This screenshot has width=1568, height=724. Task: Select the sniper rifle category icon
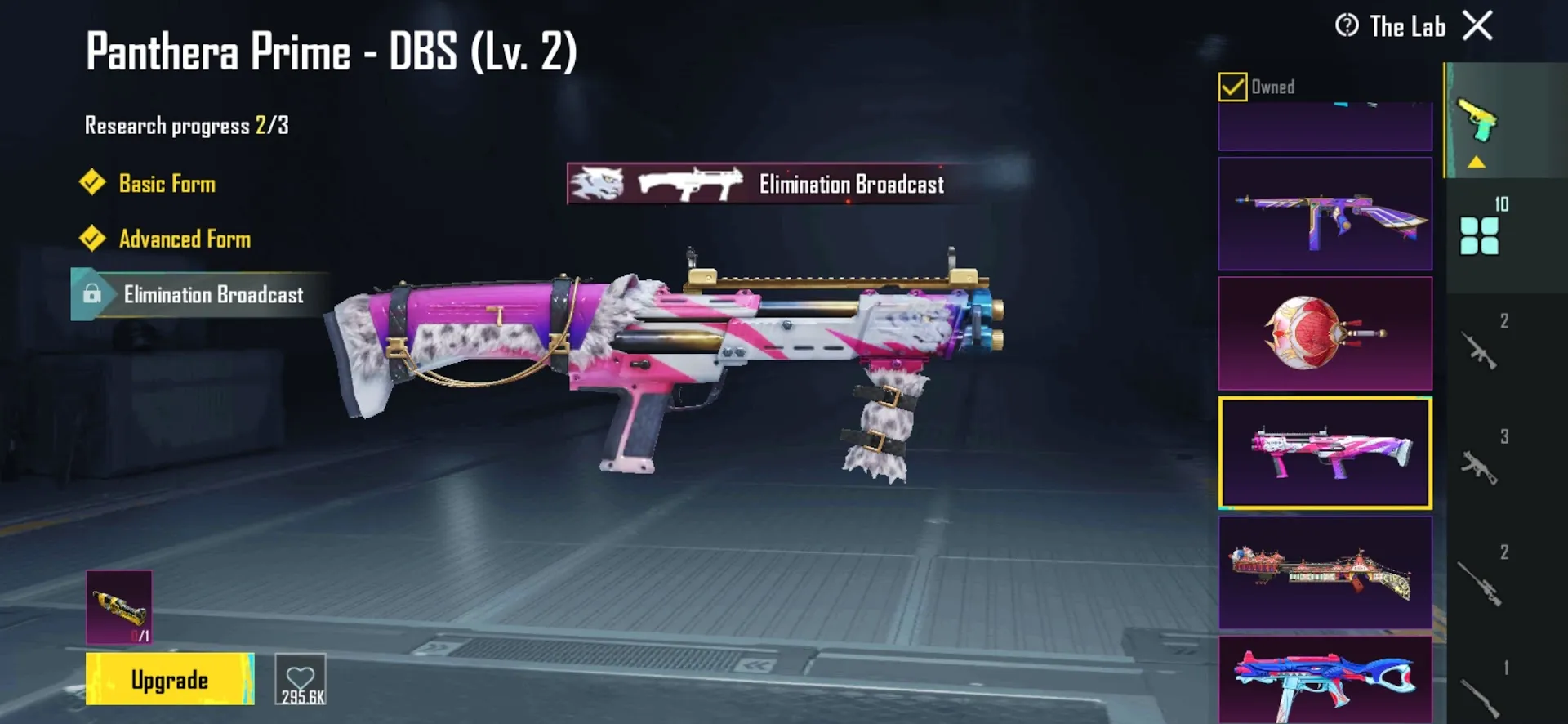(1480, 584)
